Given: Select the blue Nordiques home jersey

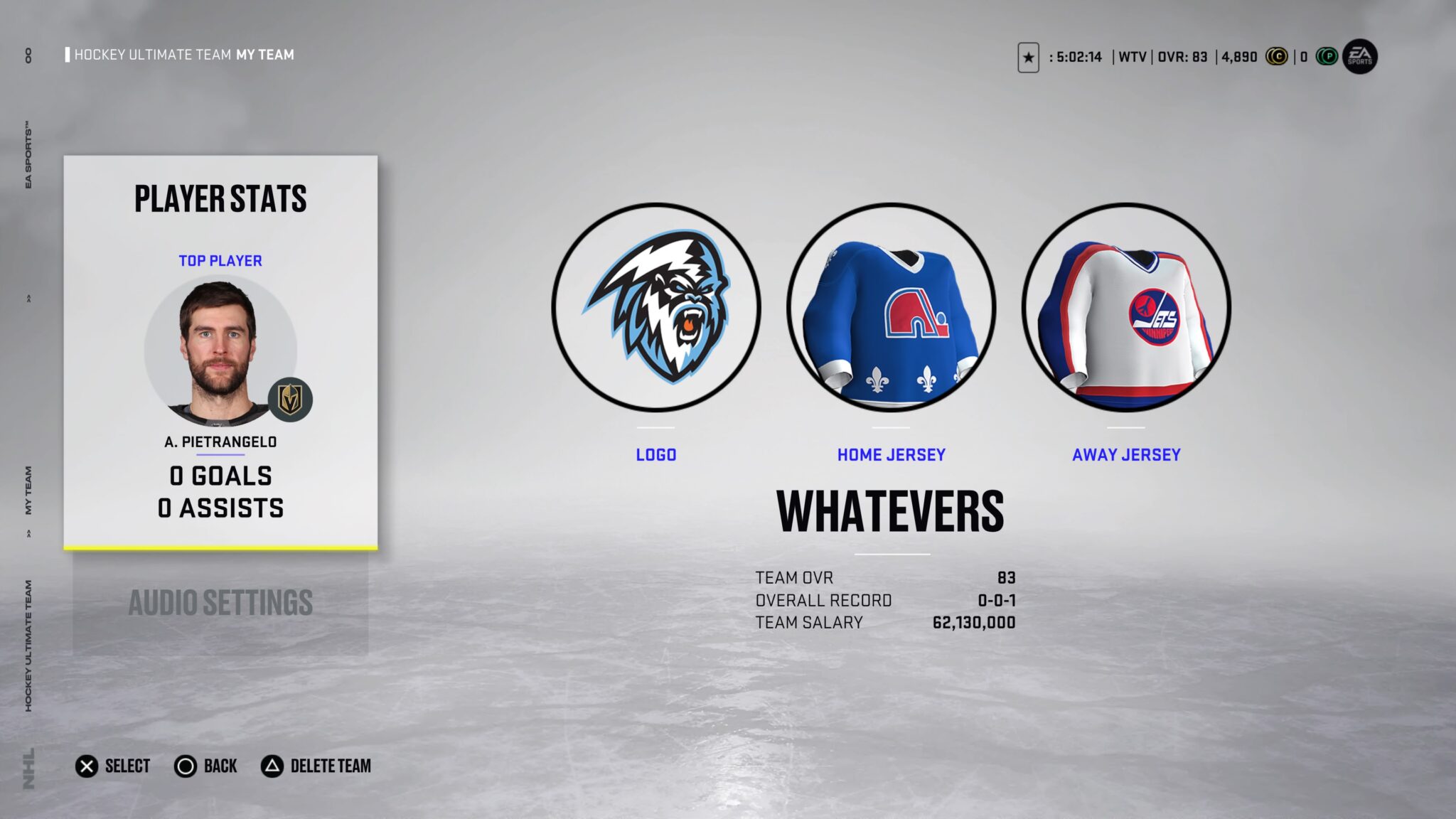Looking at the screenshot, I should (x=891, y=308).
